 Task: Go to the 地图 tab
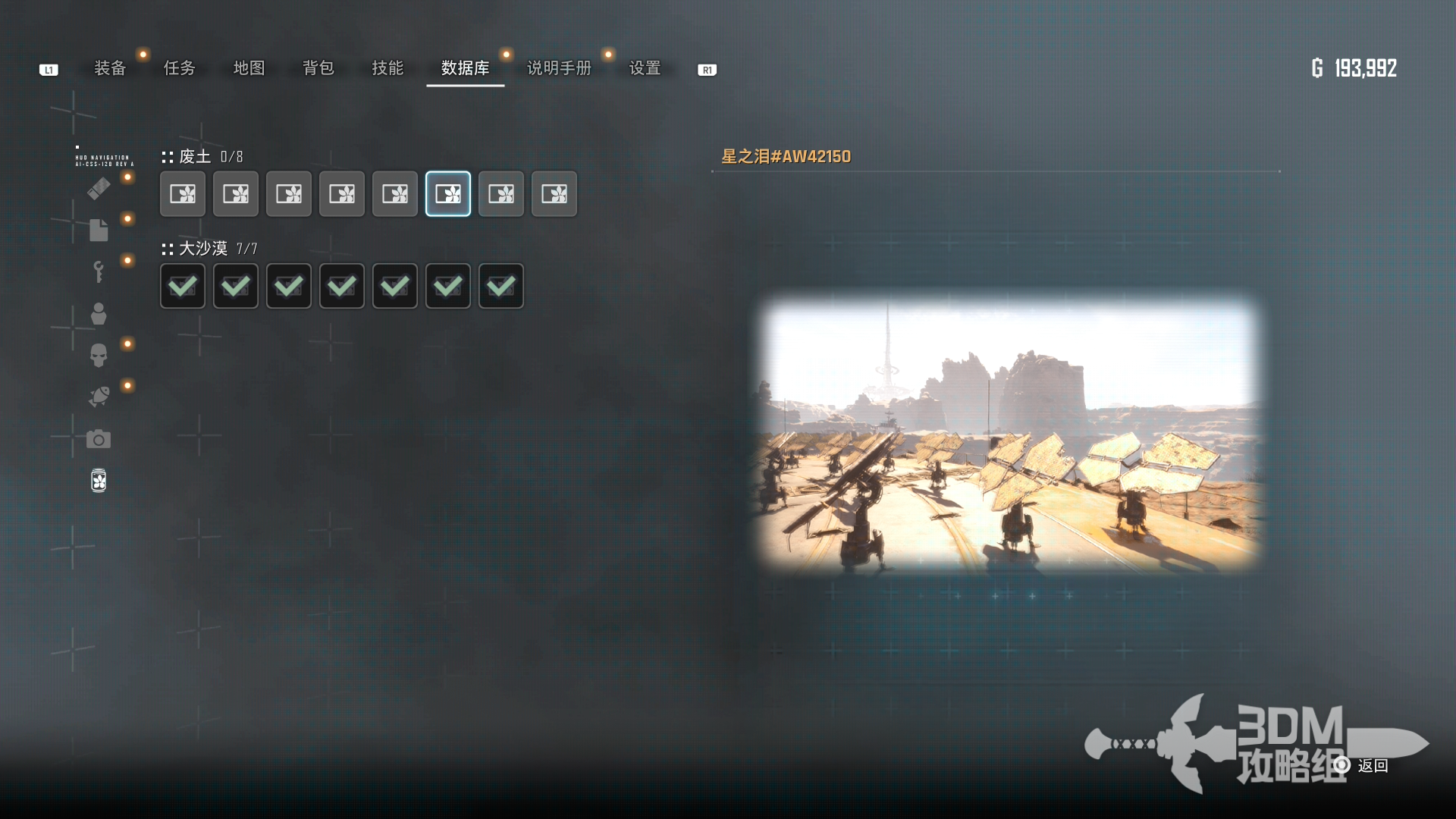[249, 68]
